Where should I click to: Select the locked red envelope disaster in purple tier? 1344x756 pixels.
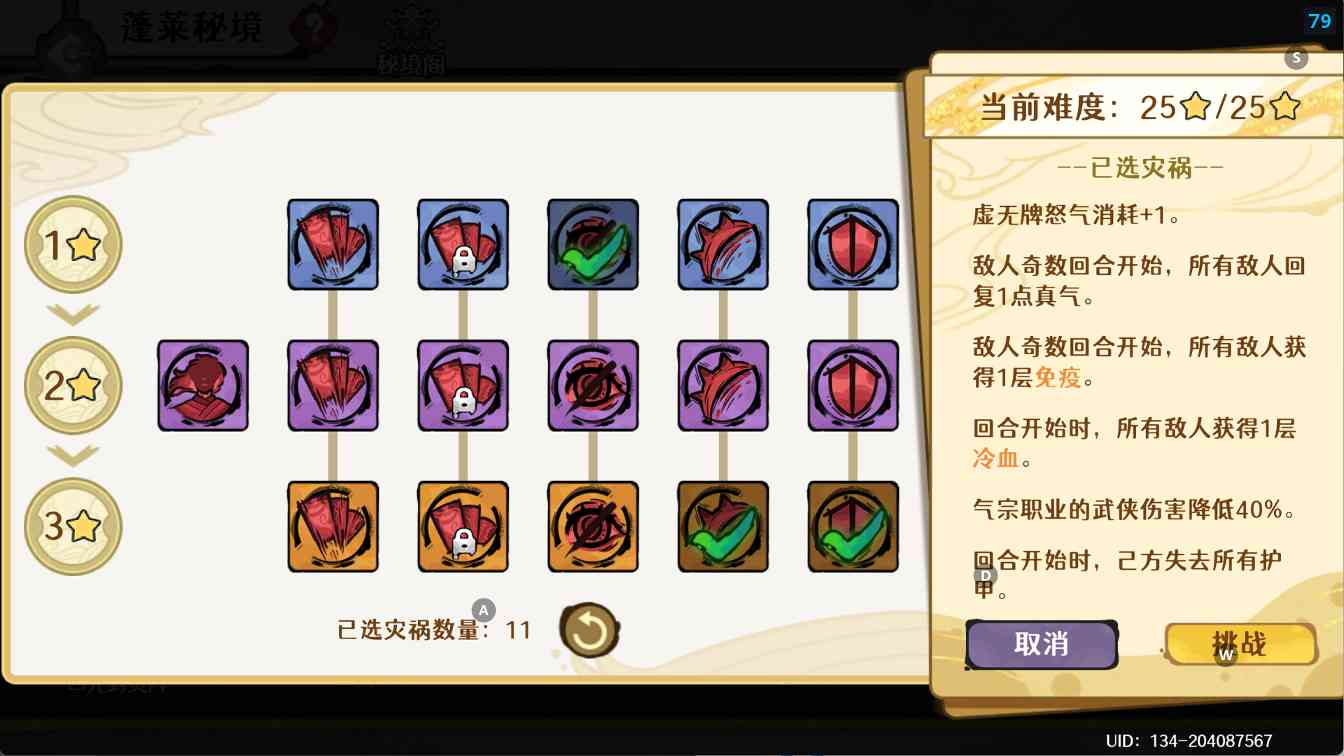click(463, 385)
